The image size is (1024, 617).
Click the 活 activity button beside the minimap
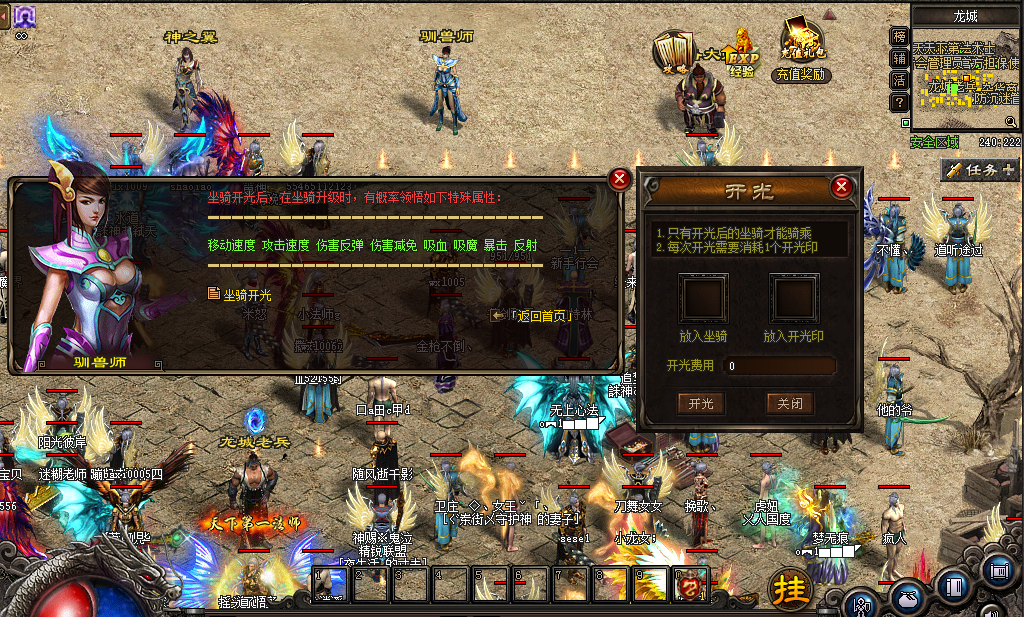(899, 80)
